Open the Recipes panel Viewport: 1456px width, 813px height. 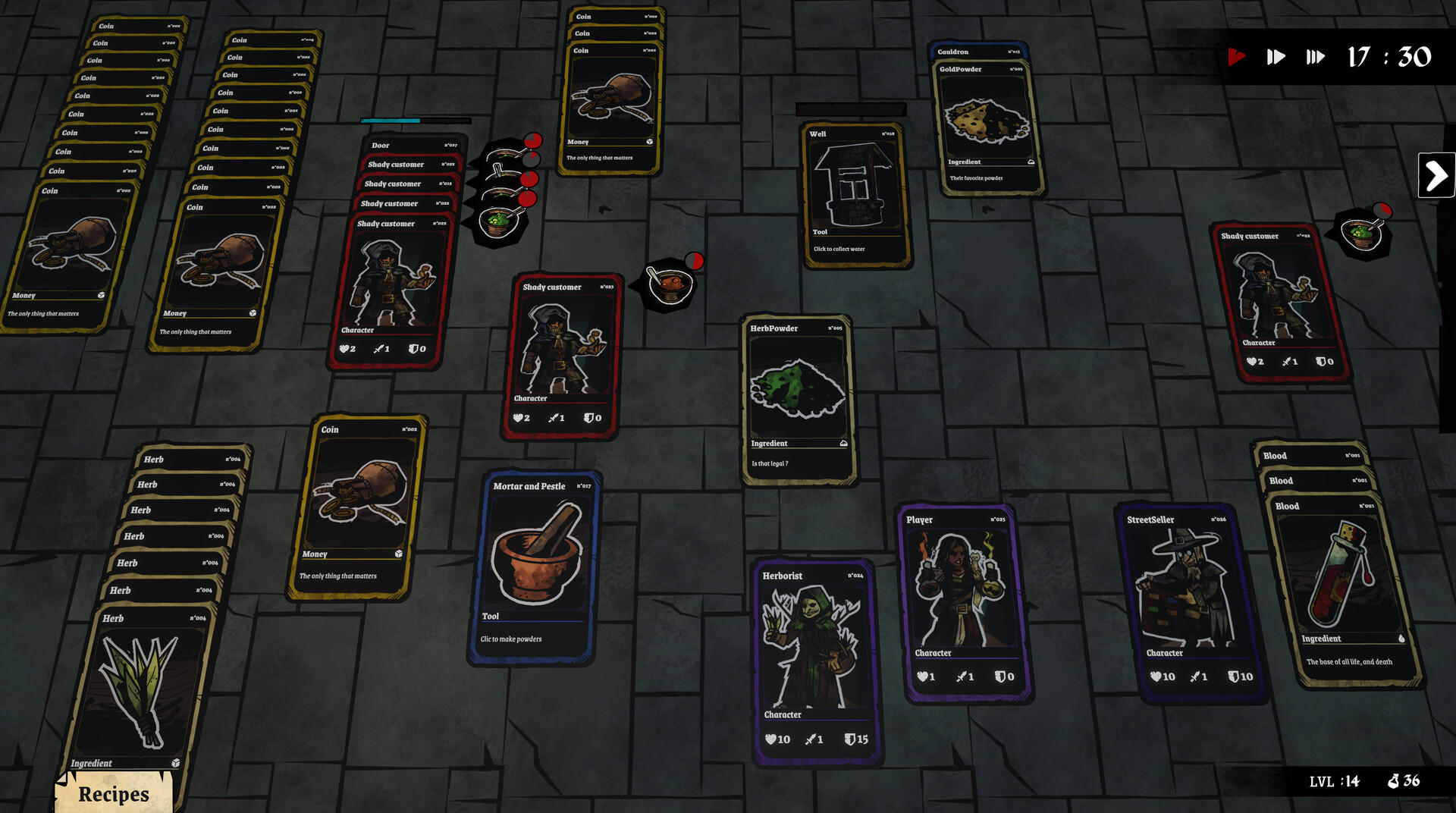click(112, 793)
